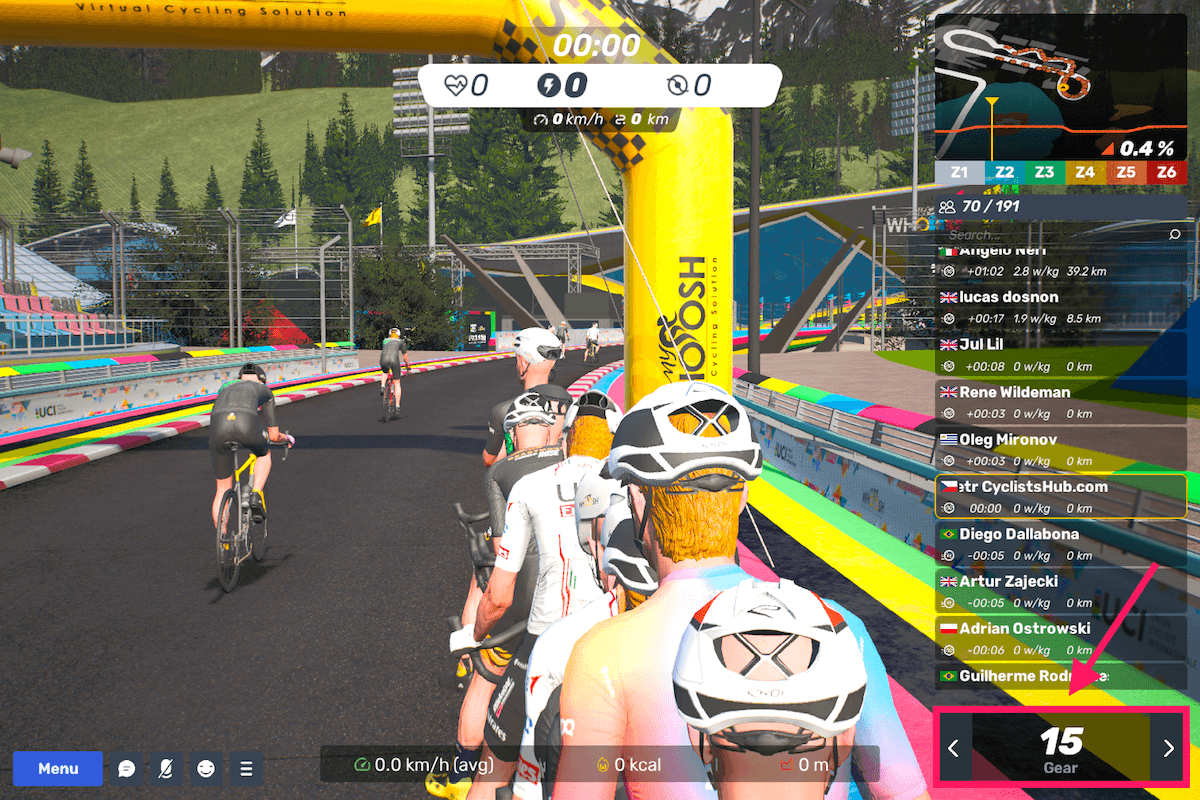
Task: Select the CyclistsHub.com rider row
Action: pos(1060,497)
